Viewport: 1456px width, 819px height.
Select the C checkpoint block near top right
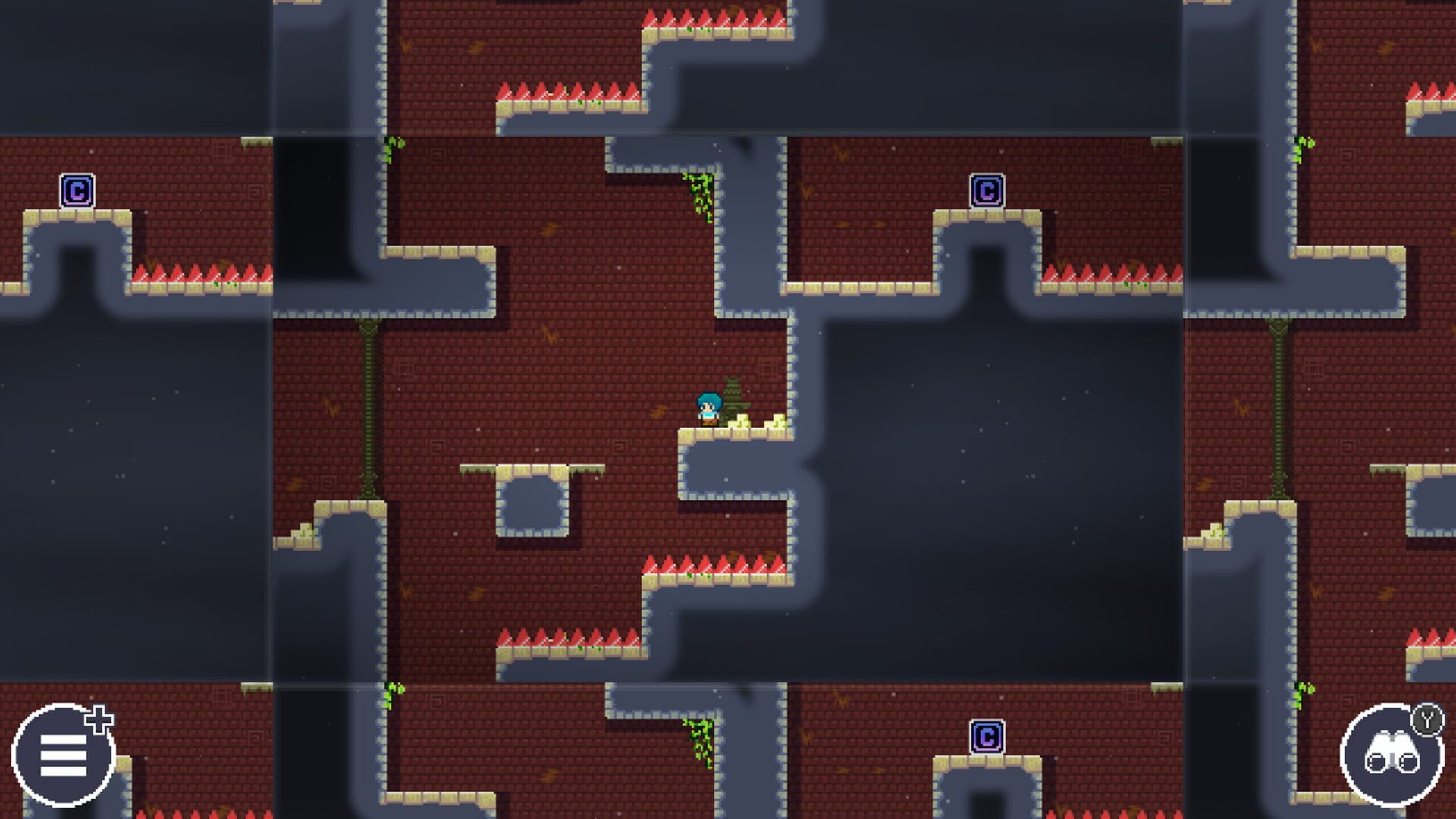[987, 190]
